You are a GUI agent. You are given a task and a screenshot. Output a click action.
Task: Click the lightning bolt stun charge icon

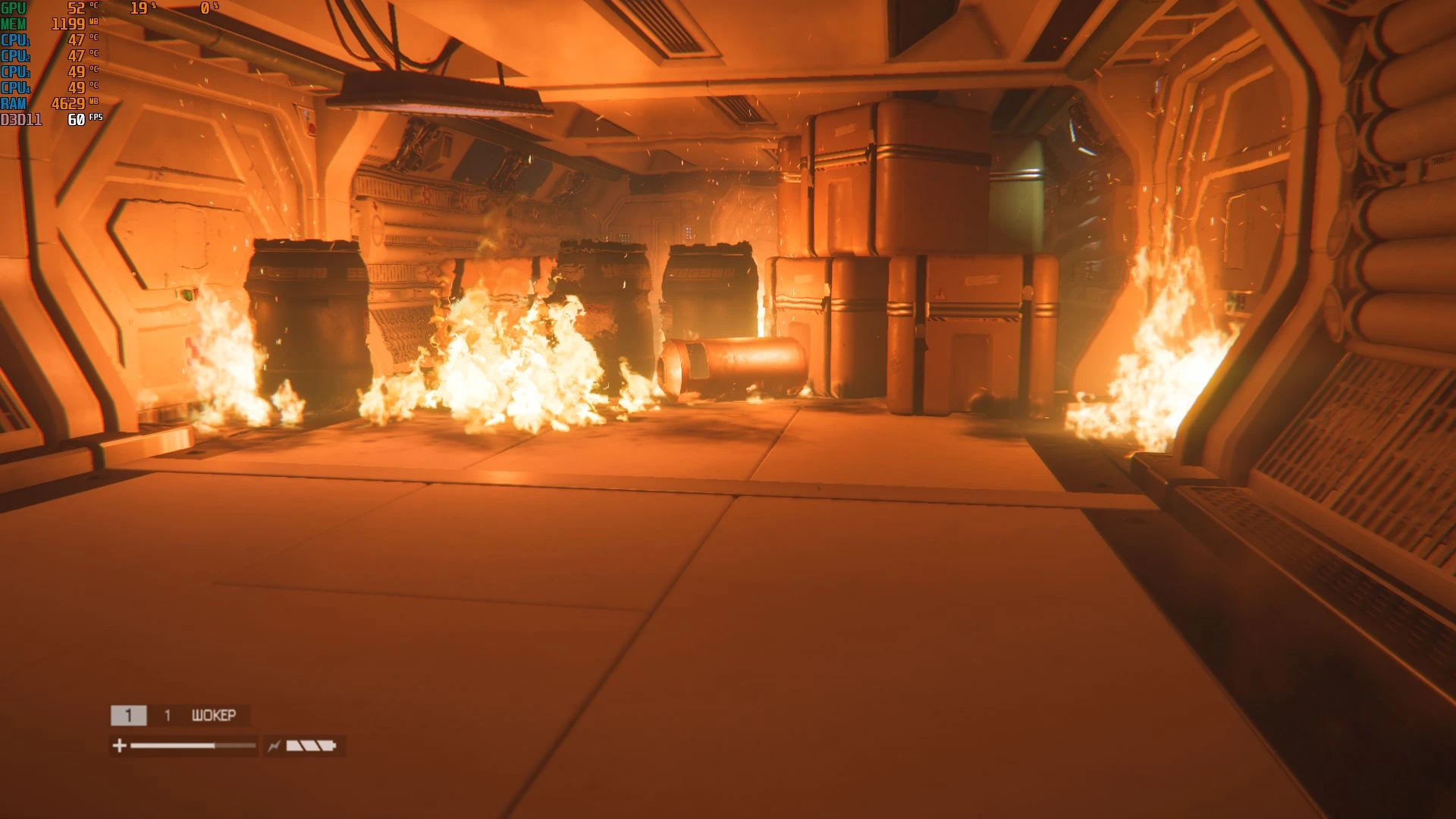coord(275,746)
